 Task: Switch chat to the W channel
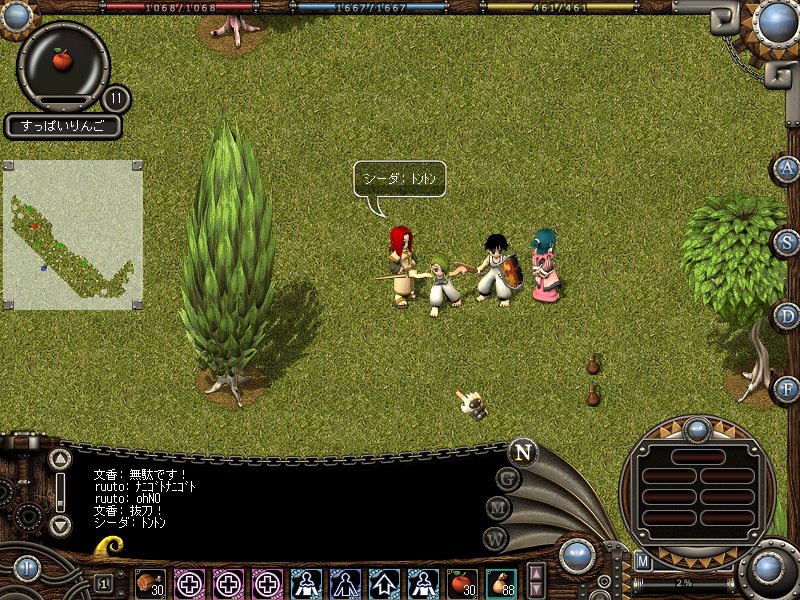pos(496,537)
